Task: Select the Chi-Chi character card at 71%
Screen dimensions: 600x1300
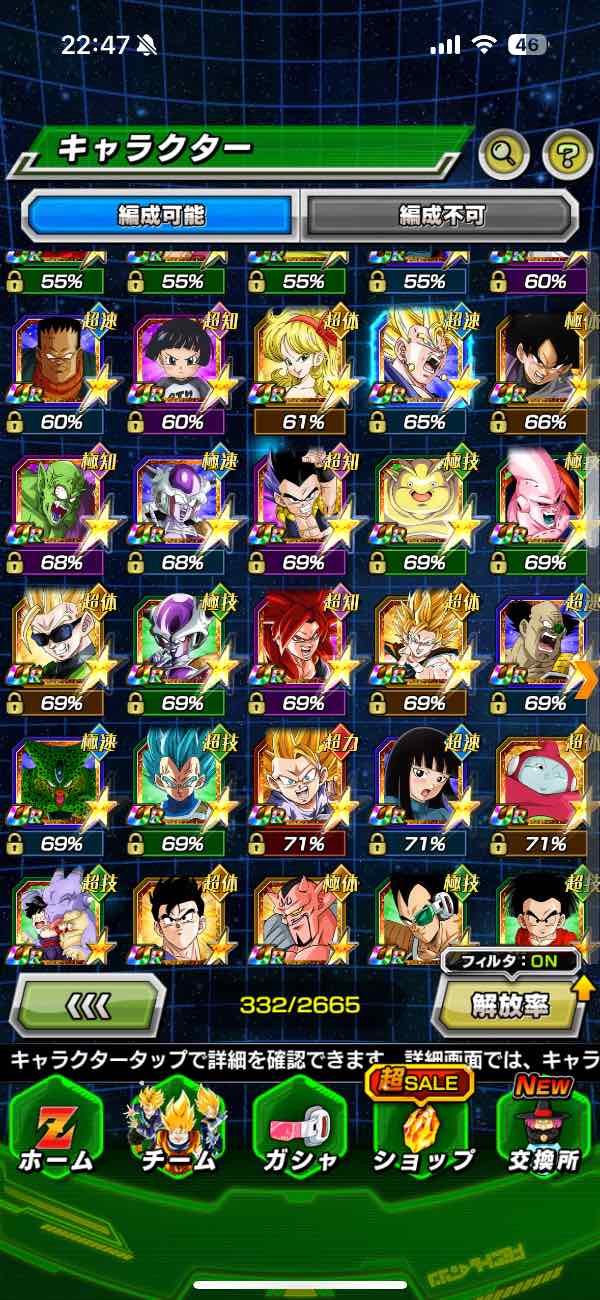Action: click(423, 790)
